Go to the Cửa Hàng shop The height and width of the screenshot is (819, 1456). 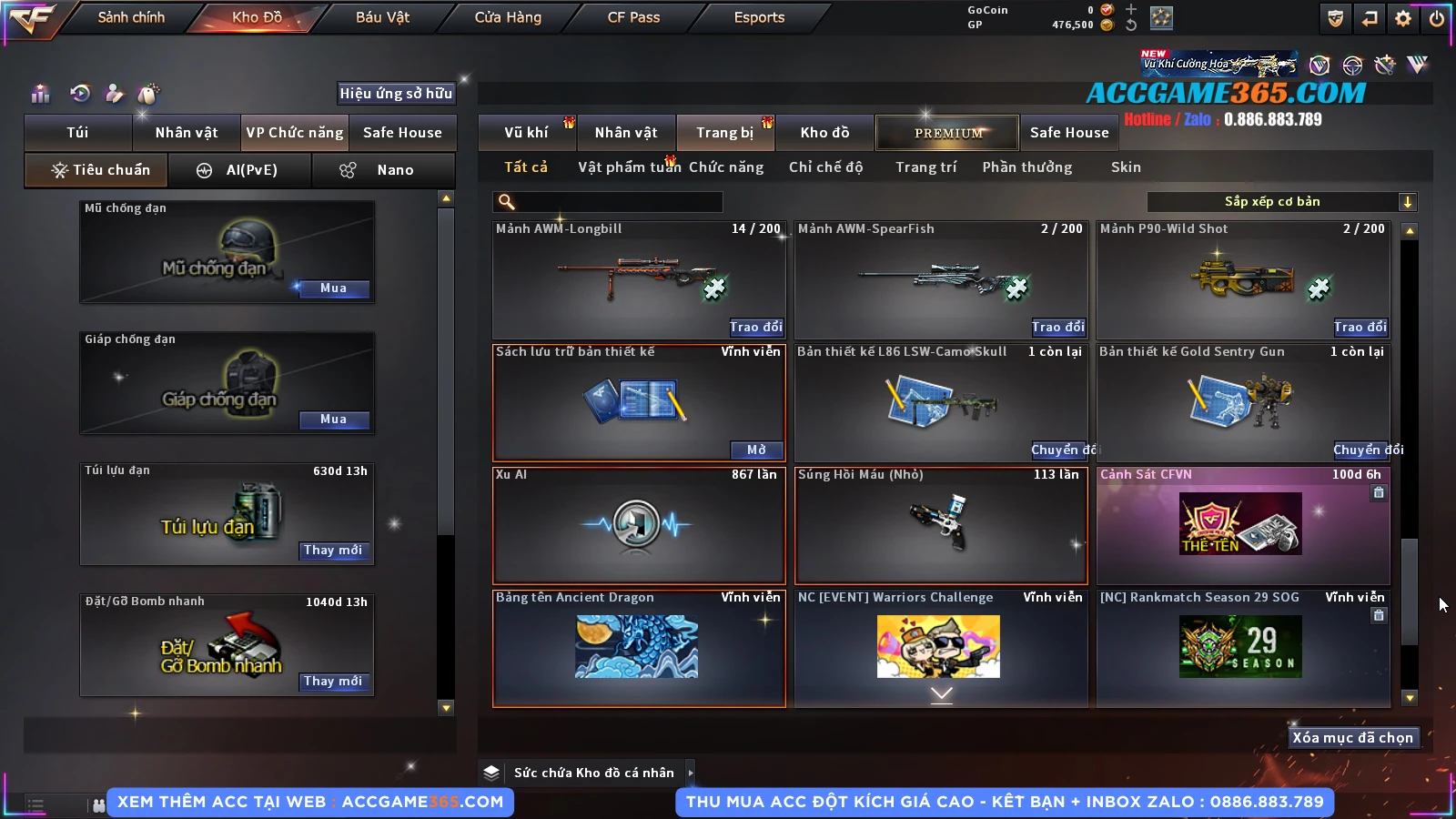pyautogui.click(x=508, y=17)
